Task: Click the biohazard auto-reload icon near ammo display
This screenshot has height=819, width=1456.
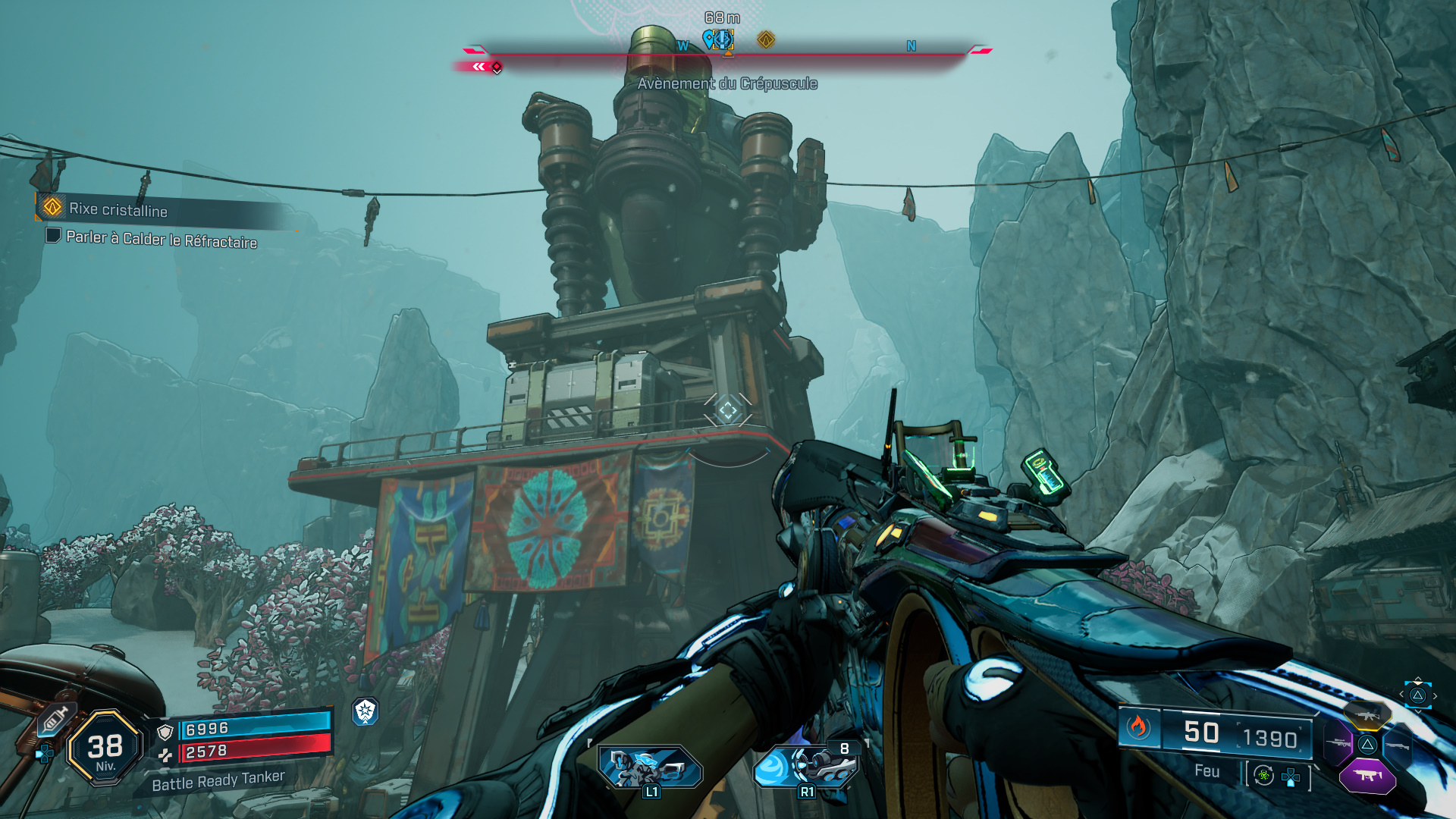Action: point(1263,775)
